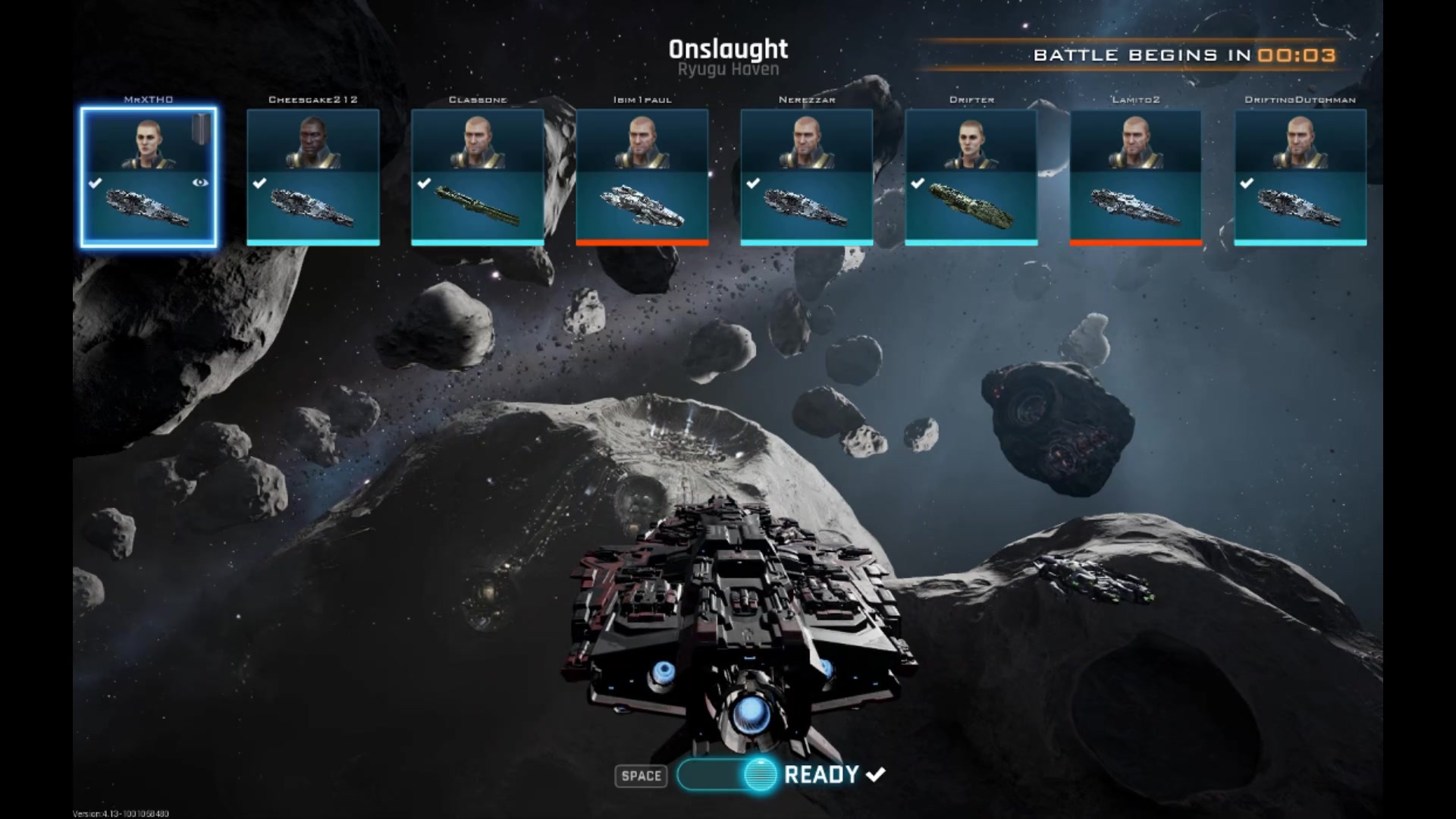Toggle the READY switch
The height and width of the screenshot is (819, 1456).
click(728, 774)
